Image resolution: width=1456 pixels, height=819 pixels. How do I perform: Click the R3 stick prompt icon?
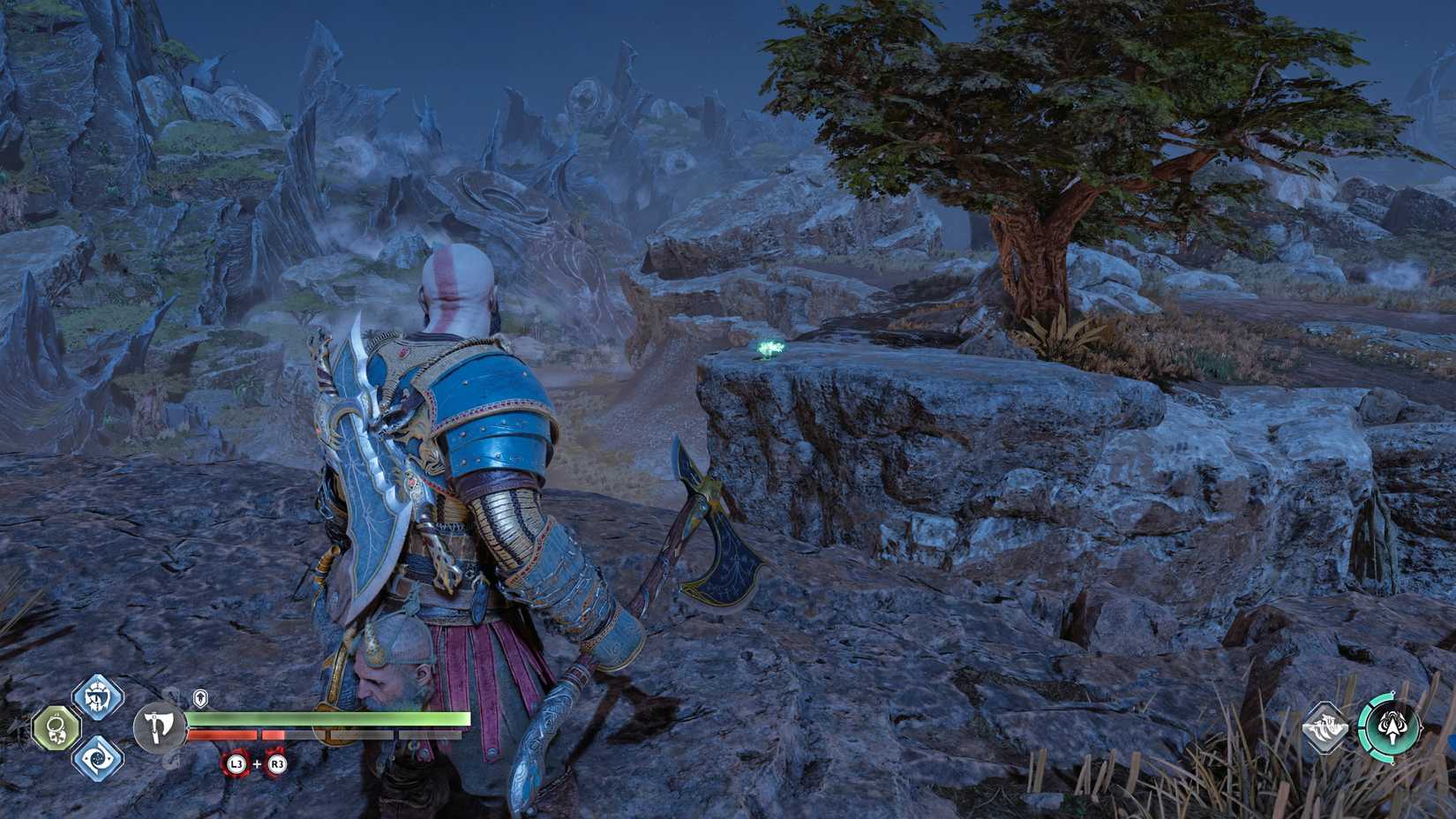point(277,763)
